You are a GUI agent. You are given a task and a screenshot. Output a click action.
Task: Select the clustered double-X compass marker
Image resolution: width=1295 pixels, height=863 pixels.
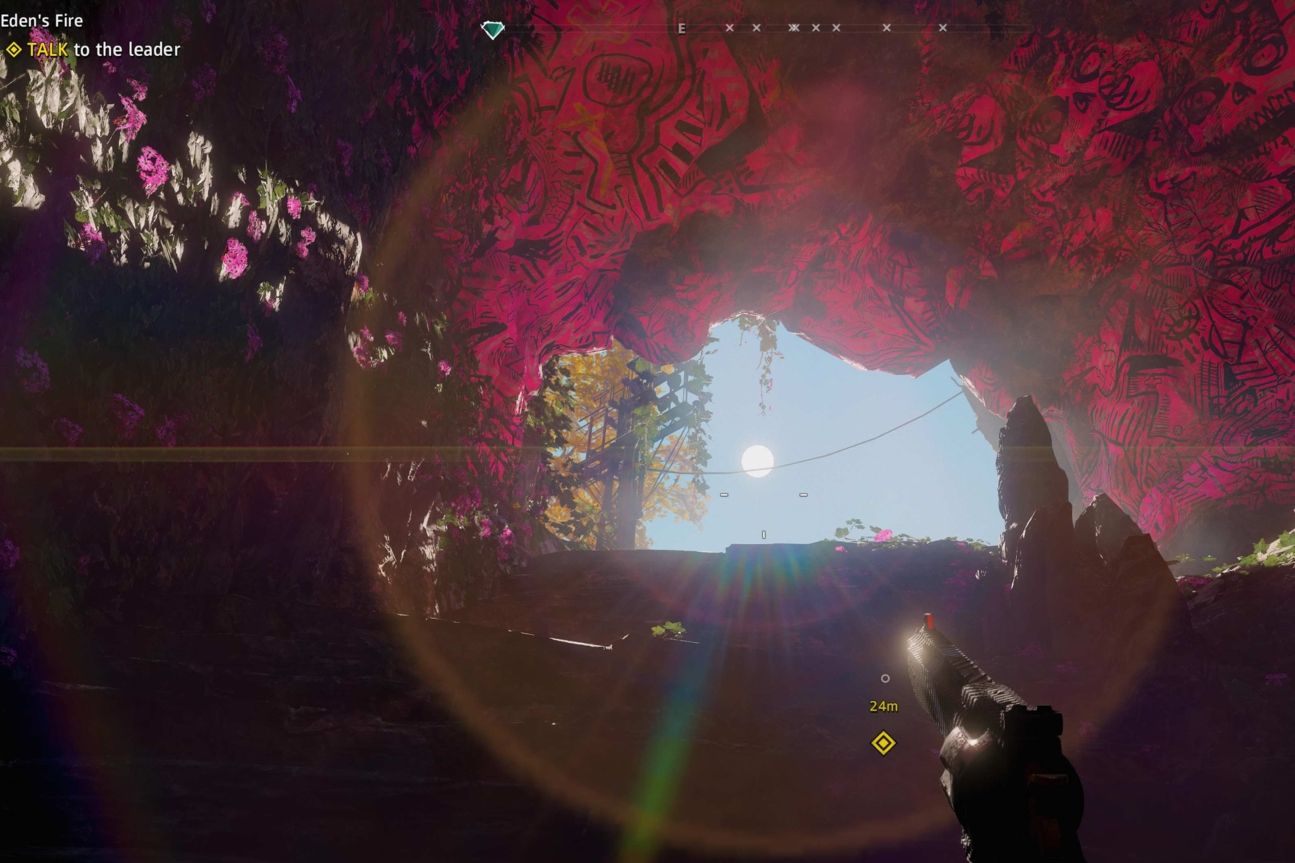point(794,28)
